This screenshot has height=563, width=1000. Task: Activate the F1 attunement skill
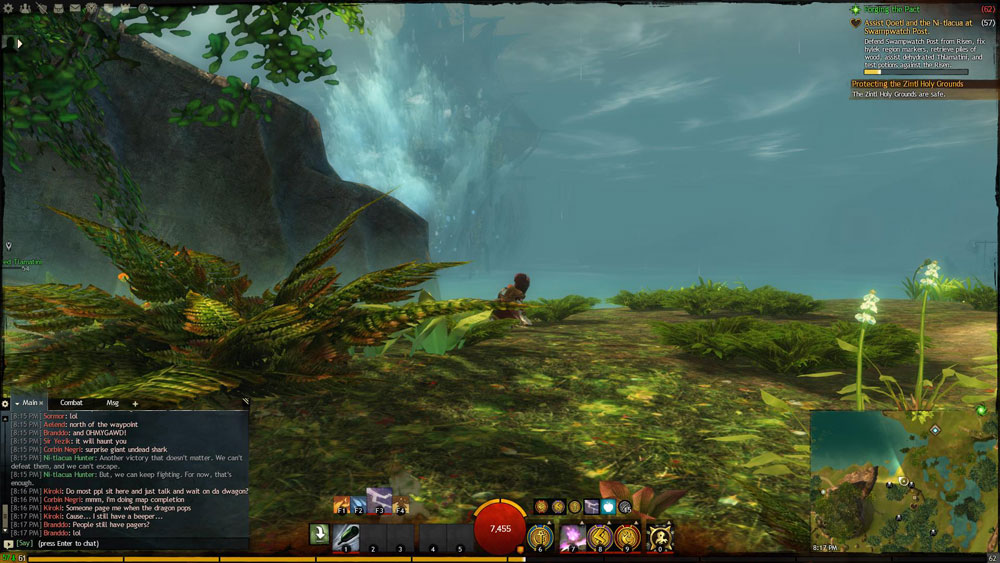tap(342, 504)
